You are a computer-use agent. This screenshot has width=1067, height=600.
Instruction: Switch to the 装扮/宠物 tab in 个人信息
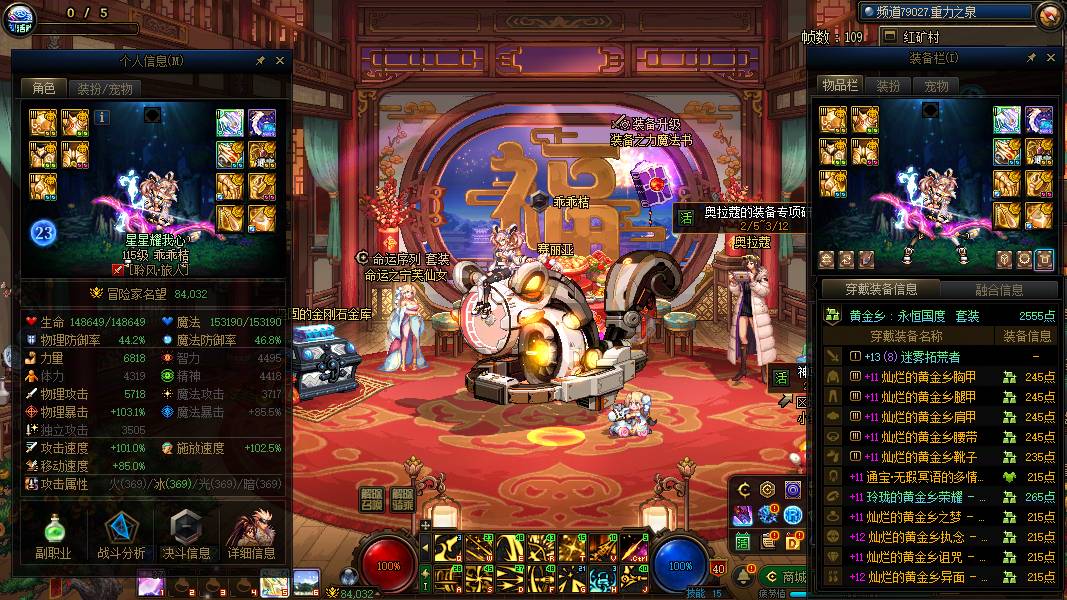[x=104, y=88]
